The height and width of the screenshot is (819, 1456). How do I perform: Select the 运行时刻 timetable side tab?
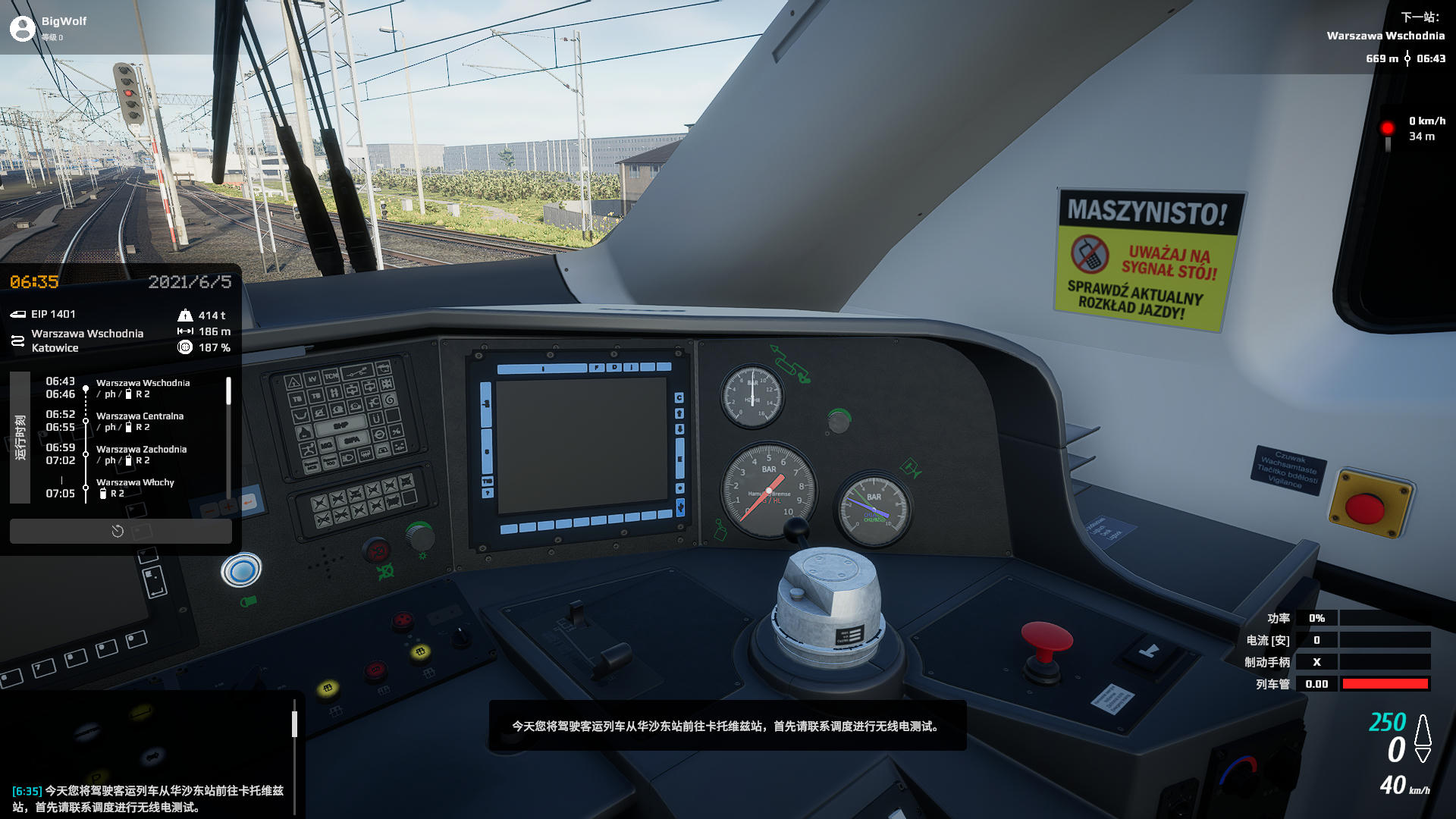[x=20, y=438]
